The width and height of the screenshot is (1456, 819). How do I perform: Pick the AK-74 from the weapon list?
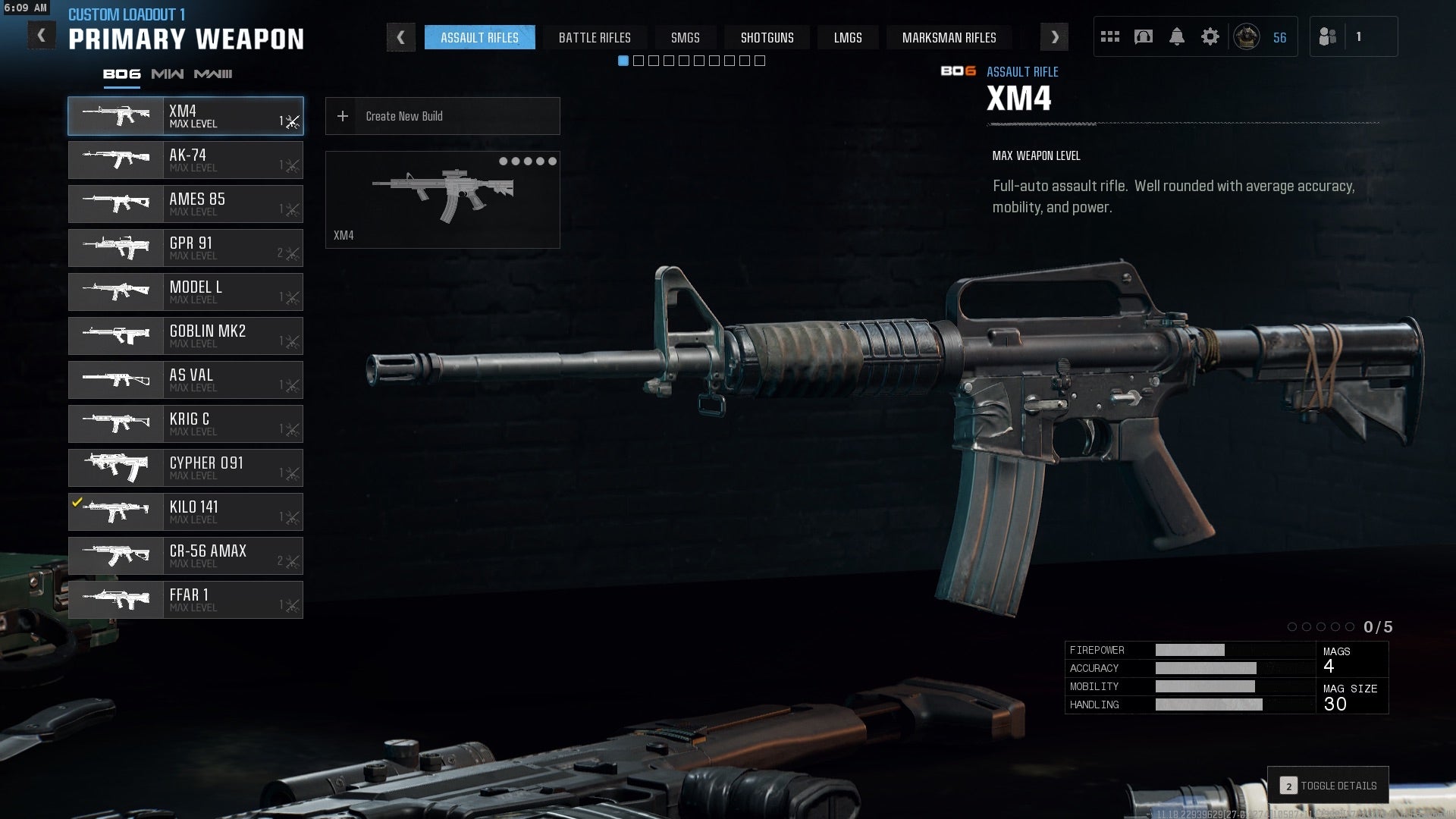[186, 160]
